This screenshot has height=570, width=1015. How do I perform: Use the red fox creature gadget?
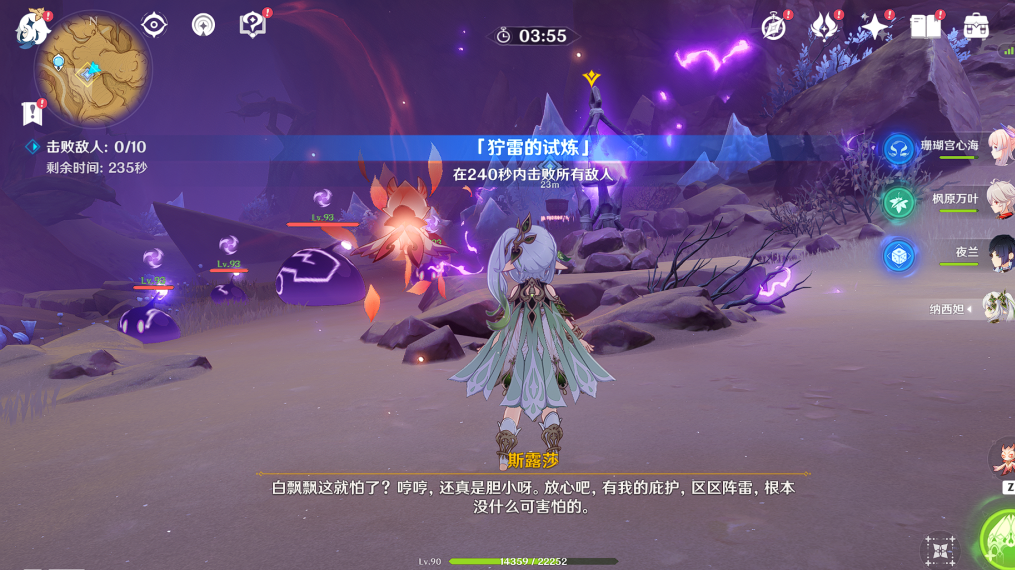(x=1001, y=459)
